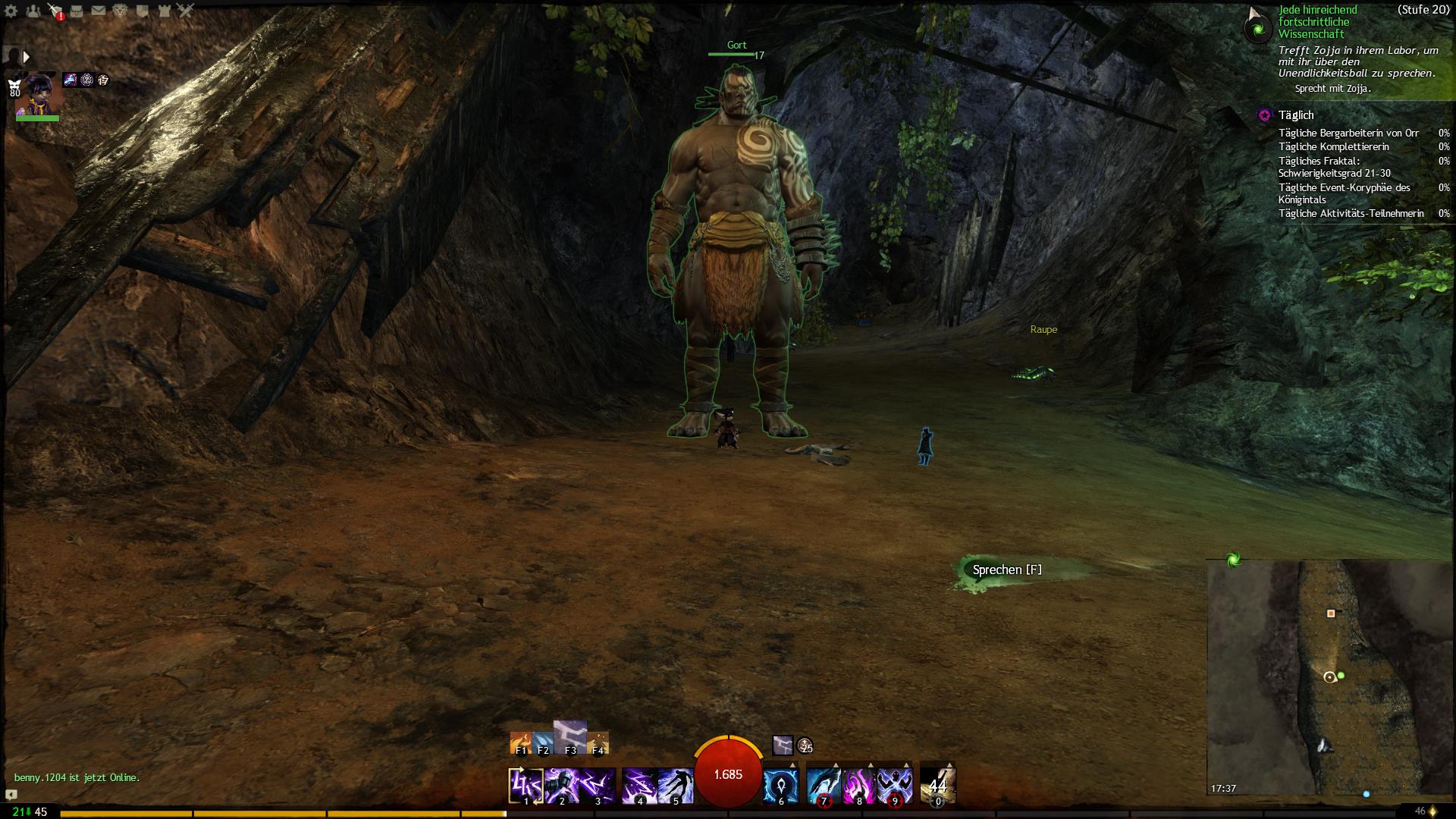Open the Black Lion trading post icon
This screenshot has width=1456, height=819.
(121, 11)
